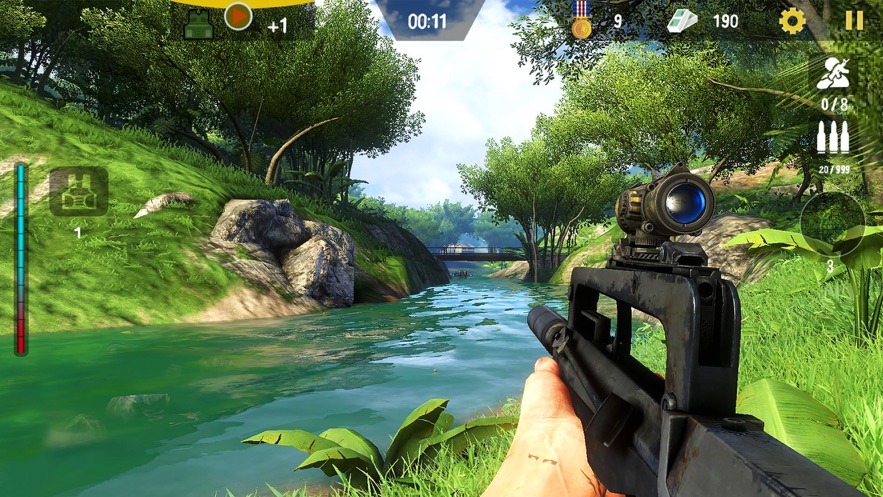Open the settings gear
Screen dimensions: 883x497
point(792,20)
